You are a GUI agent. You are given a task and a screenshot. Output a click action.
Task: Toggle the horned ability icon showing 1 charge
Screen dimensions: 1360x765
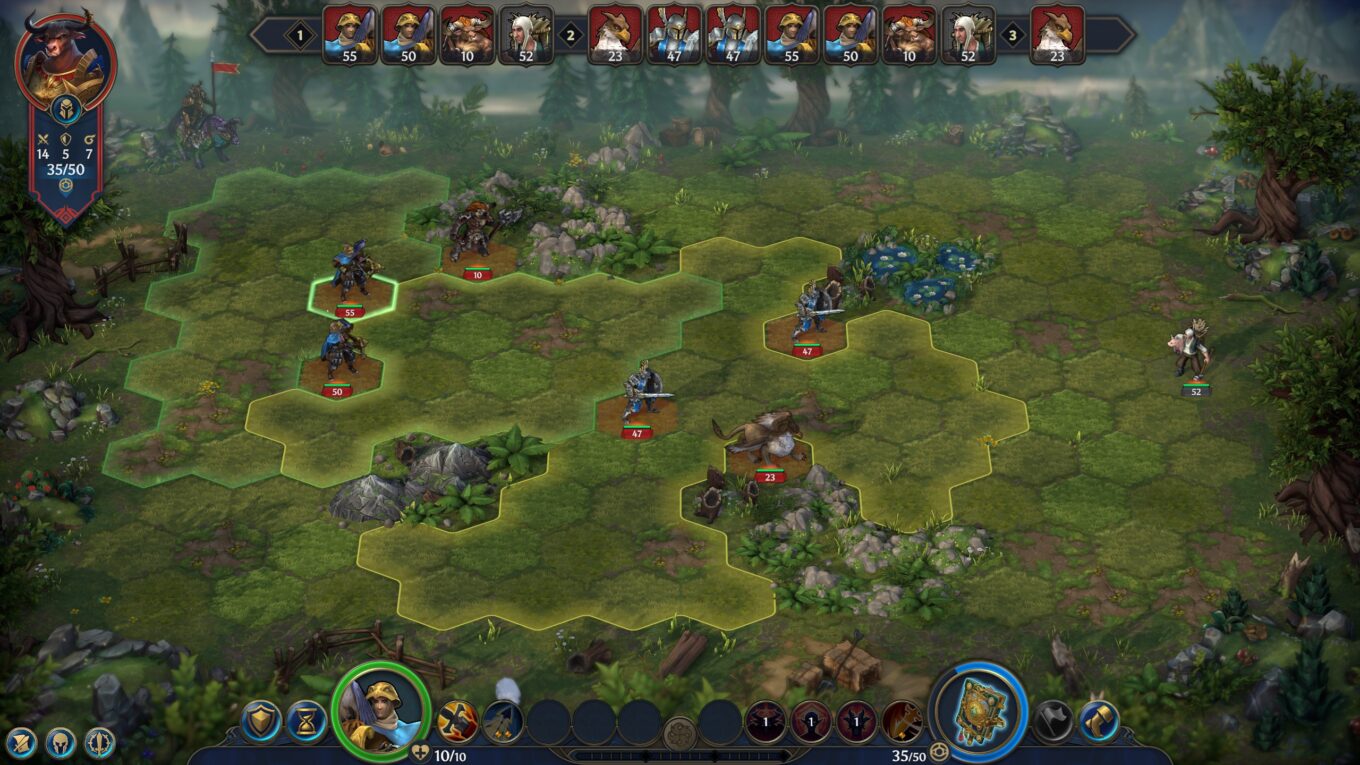[857, 720]
